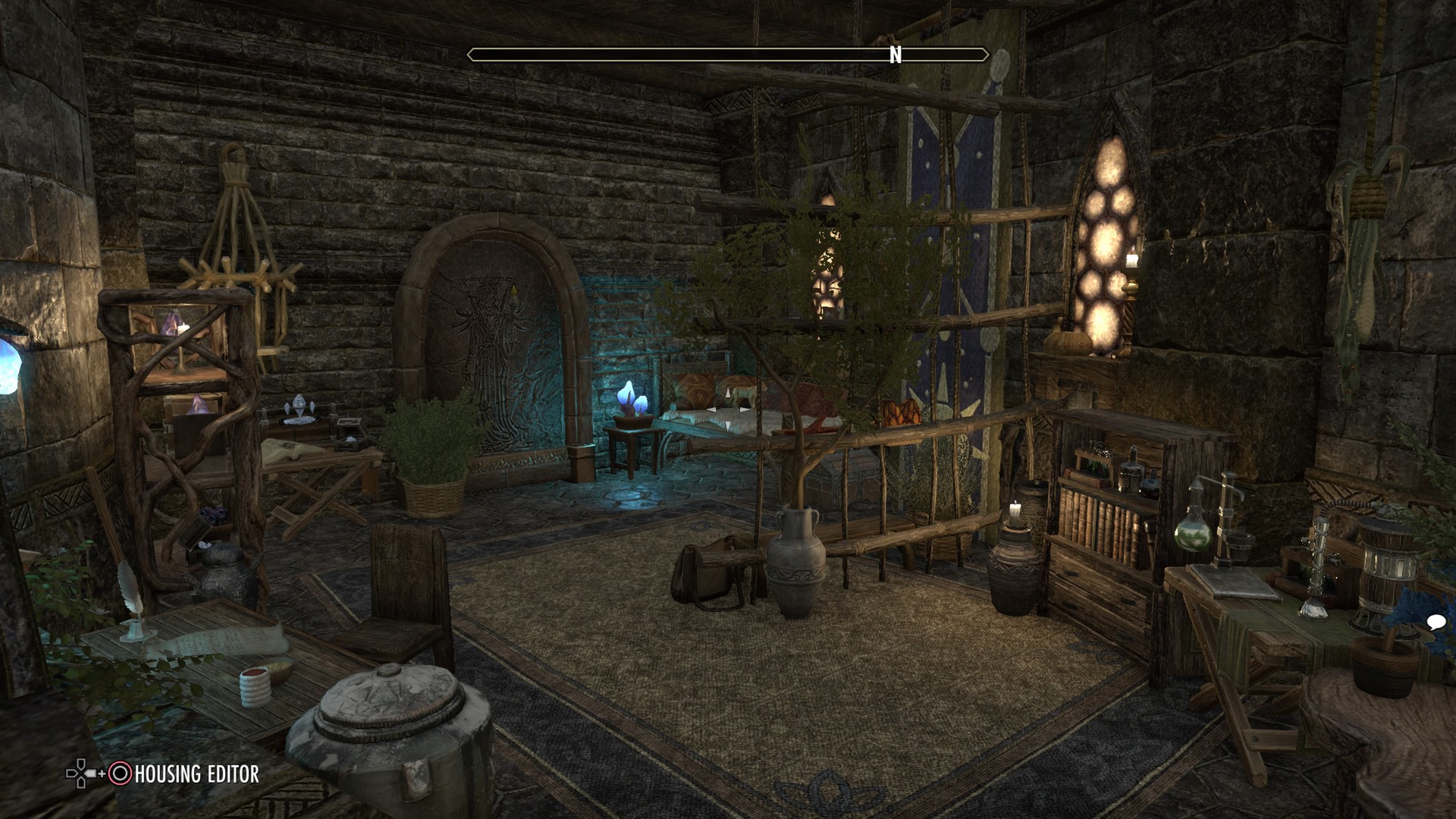Open the Housing Editor

[196, 773]
